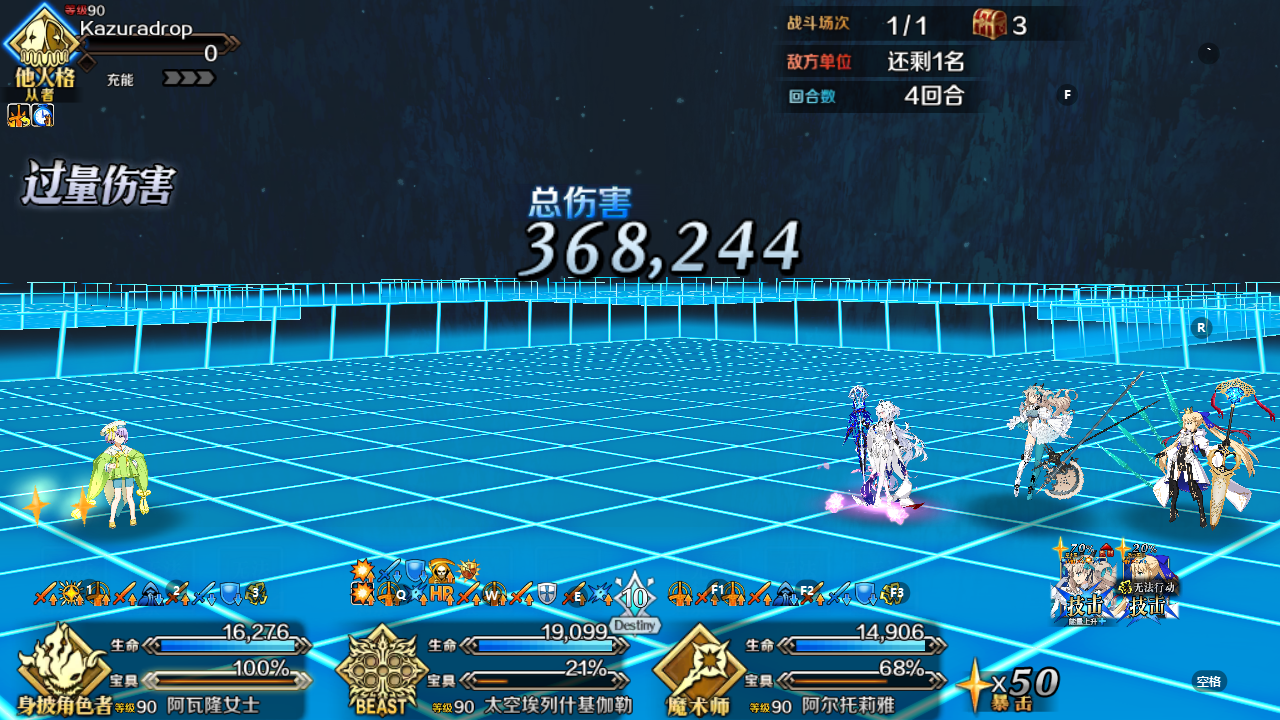
Task: Click the grim reaper HP buff icon on Ereshkigal
Action: (442, 573)
